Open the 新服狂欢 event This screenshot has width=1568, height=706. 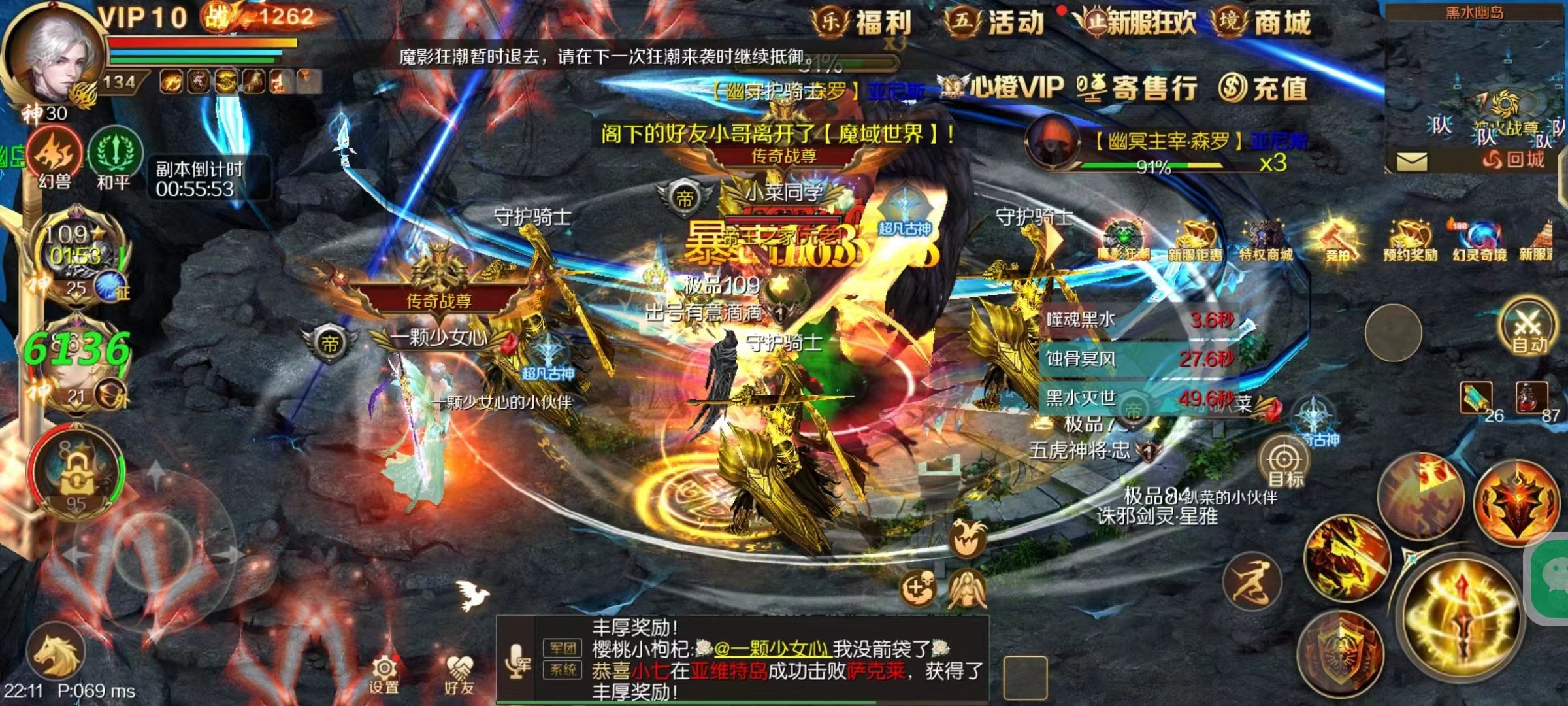1137,22
